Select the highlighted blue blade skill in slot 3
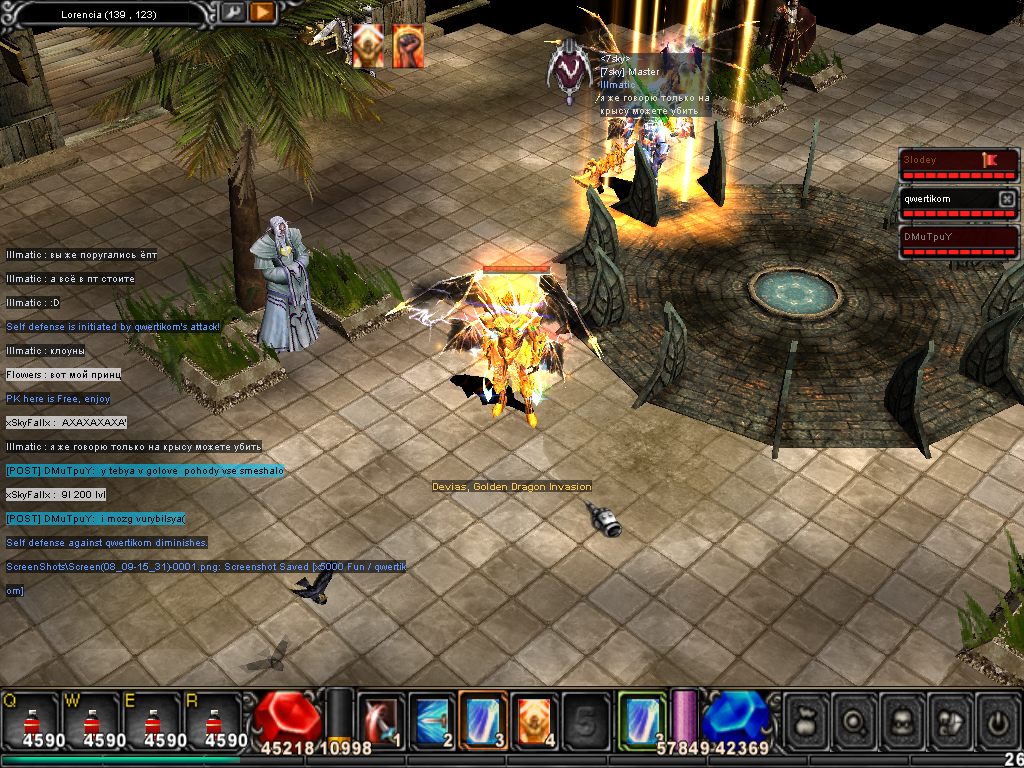This screenshot has width=1024, height=768. tap(484, 720)
